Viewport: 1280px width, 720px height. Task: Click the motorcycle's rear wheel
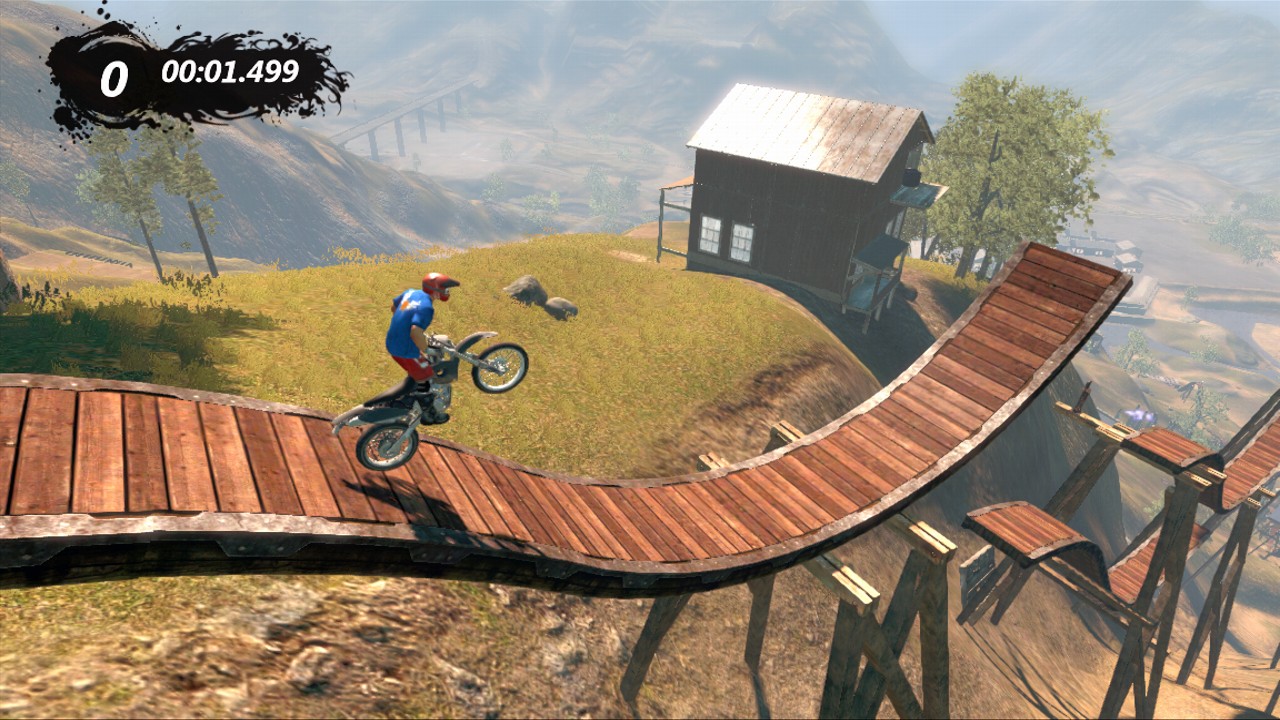click(383, 444)
